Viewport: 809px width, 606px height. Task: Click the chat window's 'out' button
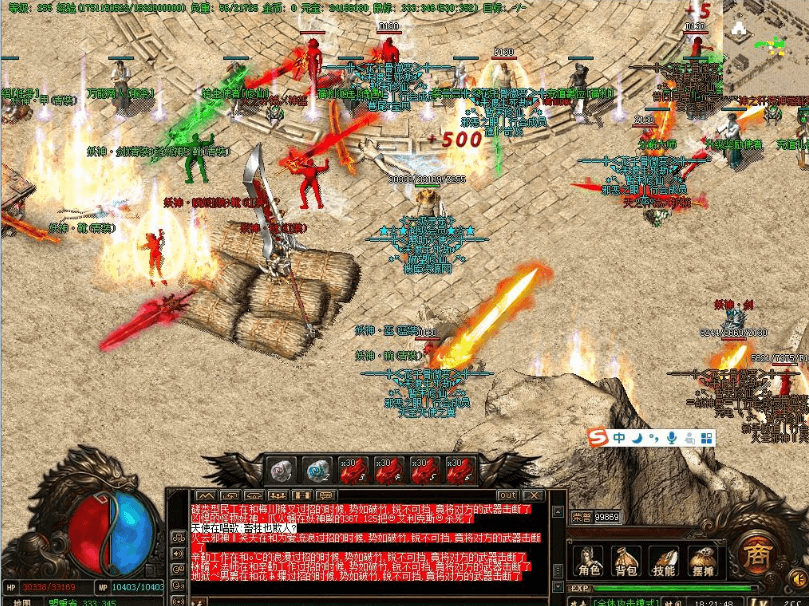(x=508, y=495)
